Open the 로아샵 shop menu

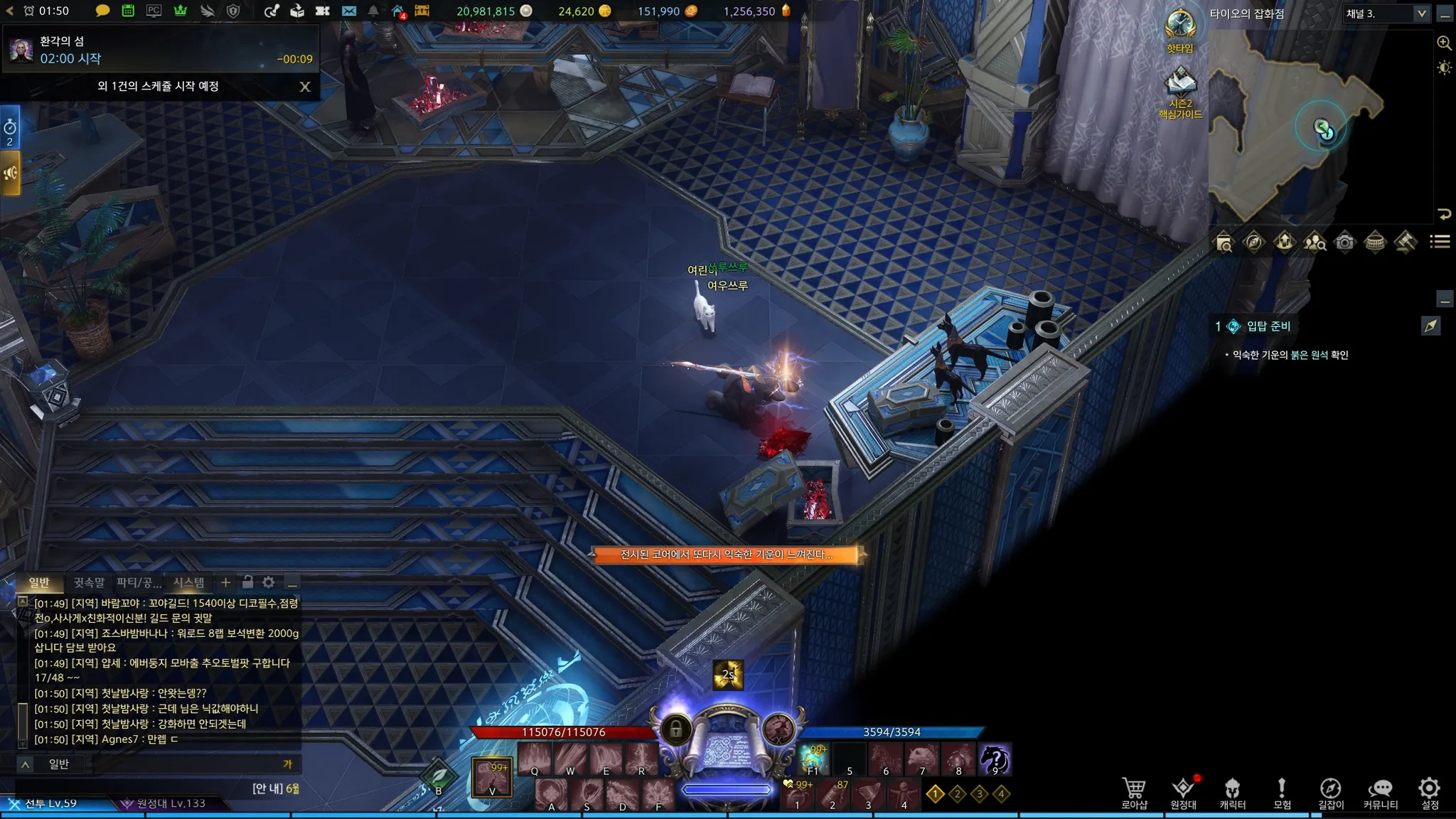(x=1134, y=793)
